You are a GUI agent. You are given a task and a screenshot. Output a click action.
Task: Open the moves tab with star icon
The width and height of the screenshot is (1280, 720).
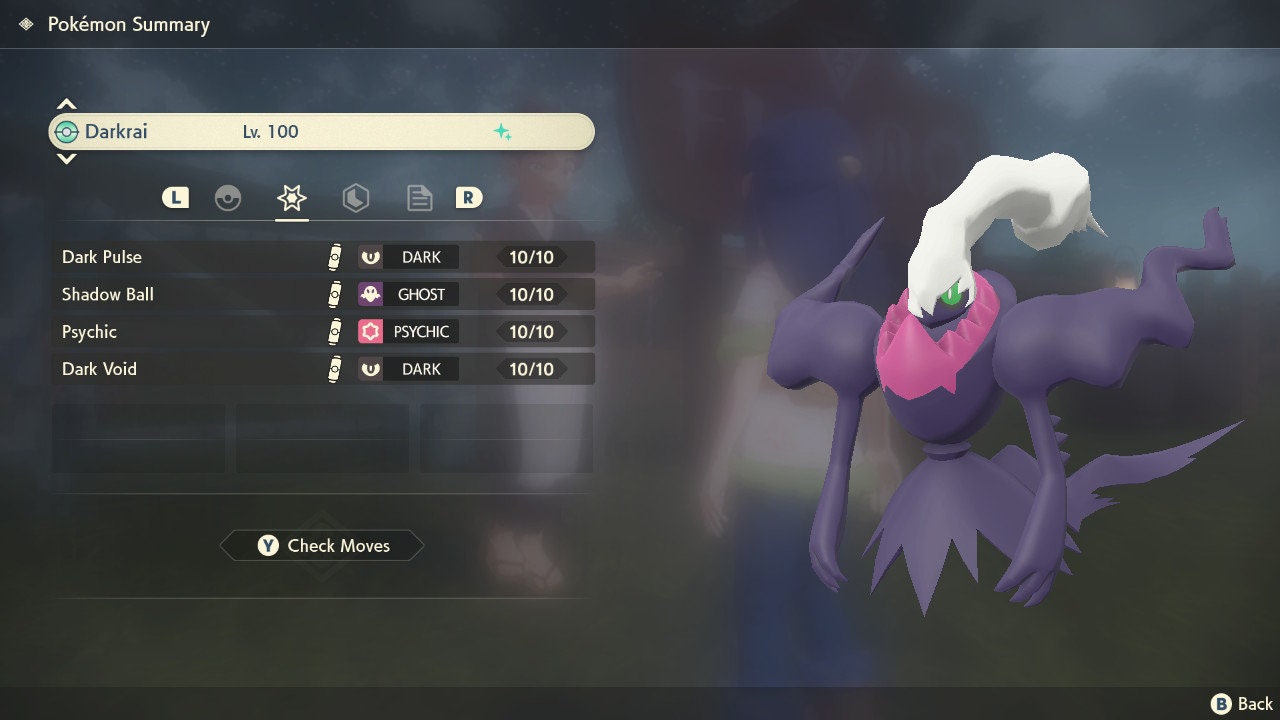click(291, 198)
